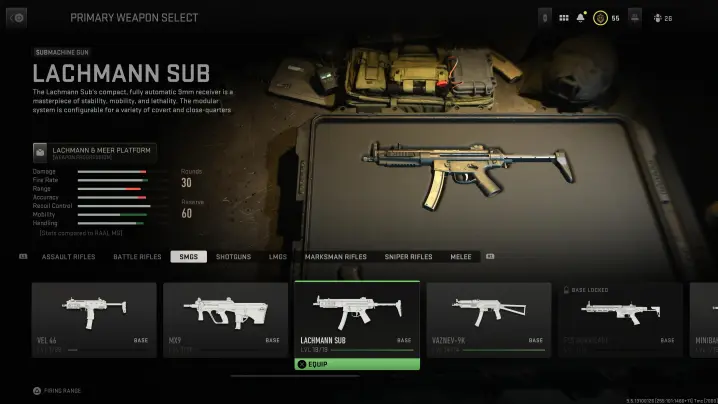Pick the MX9 weapon card

225,319
